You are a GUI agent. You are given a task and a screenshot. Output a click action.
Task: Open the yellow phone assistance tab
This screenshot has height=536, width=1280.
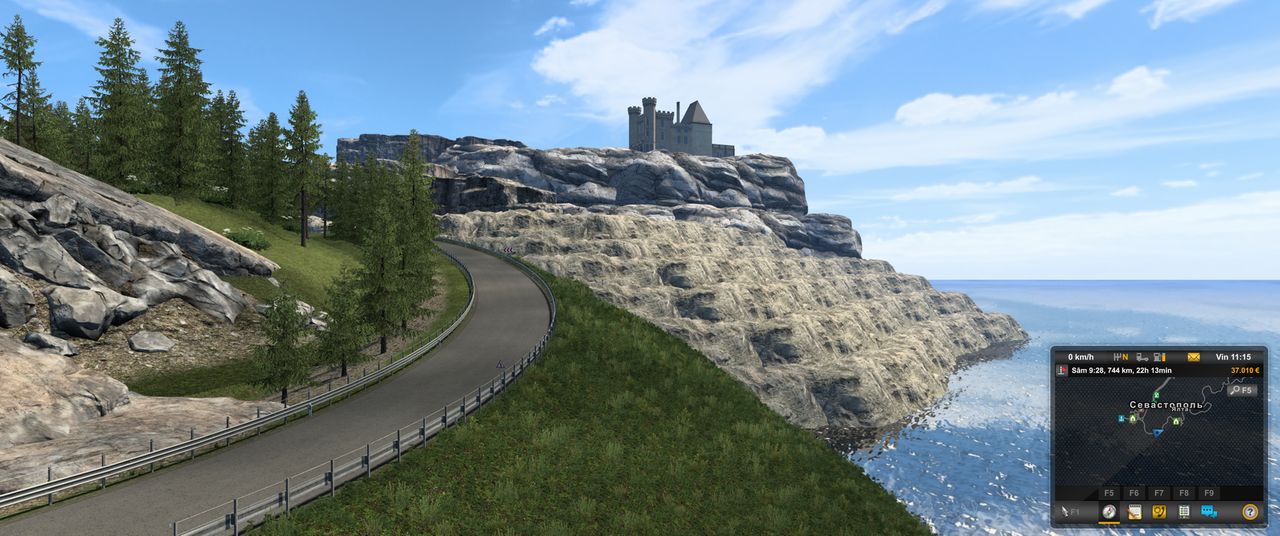point(1159,512)
